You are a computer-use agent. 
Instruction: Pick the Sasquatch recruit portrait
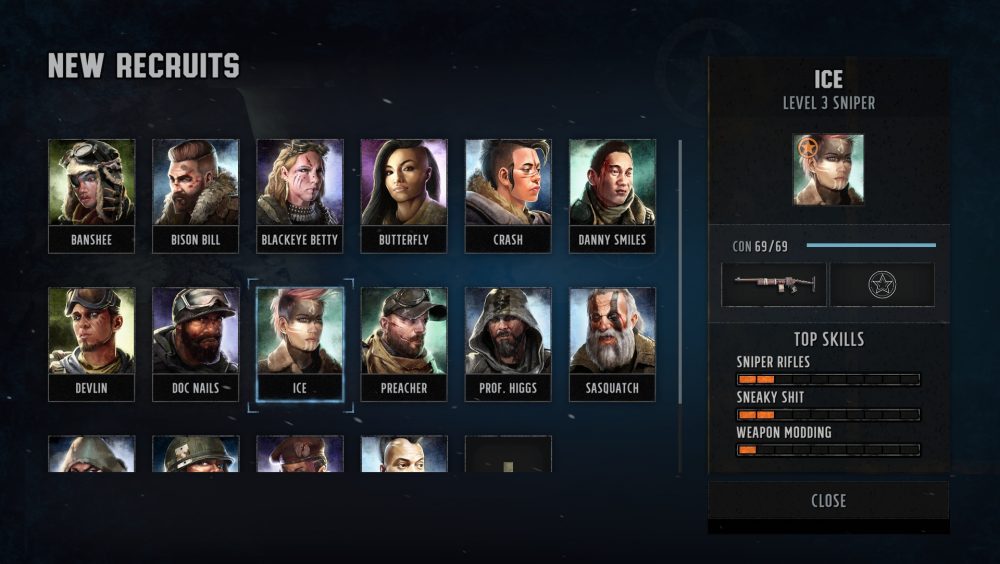click(612, 343)
